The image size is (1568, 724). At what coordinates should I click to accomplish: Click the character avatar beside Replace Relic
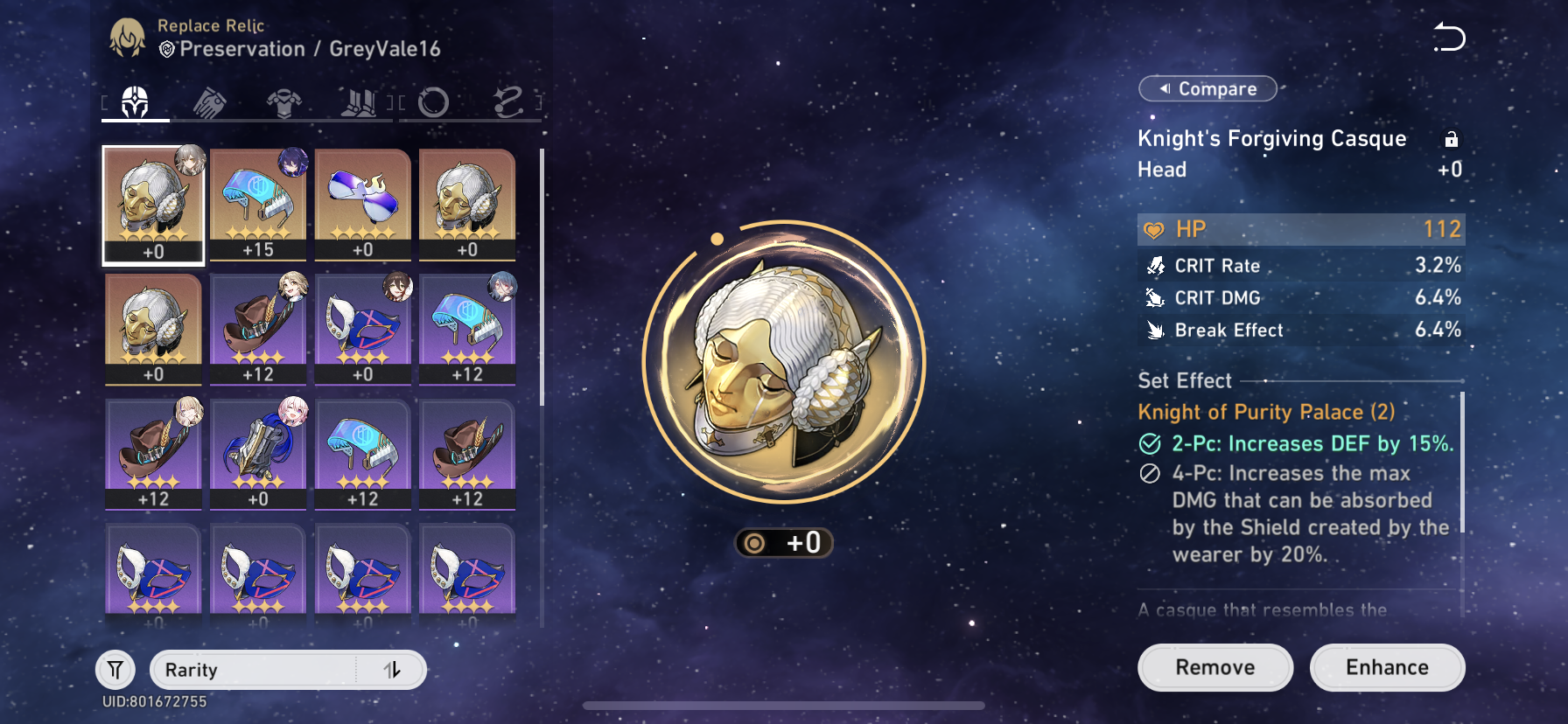coord(125,35)
